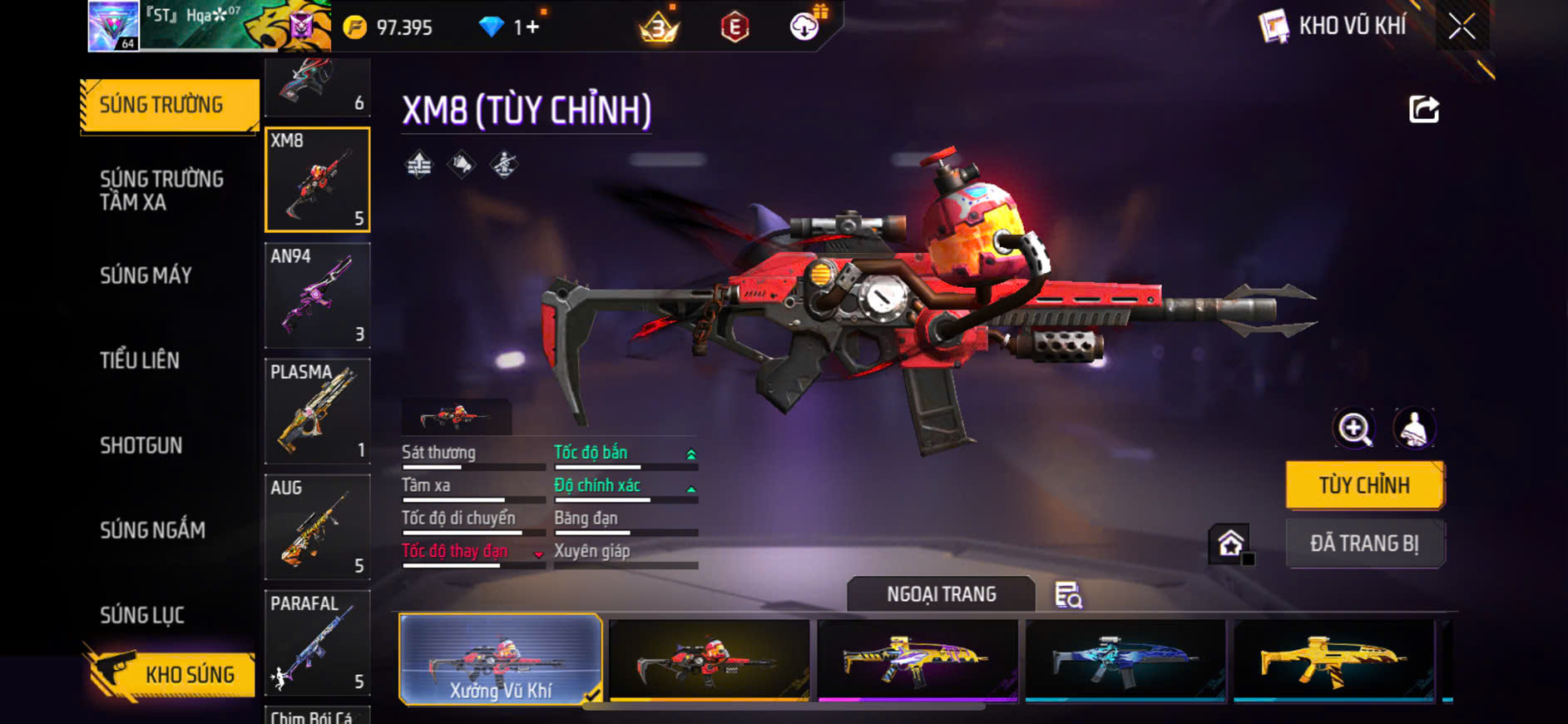
Task: Click the Đã Trang Bị button
Action: coord(1364,543)
